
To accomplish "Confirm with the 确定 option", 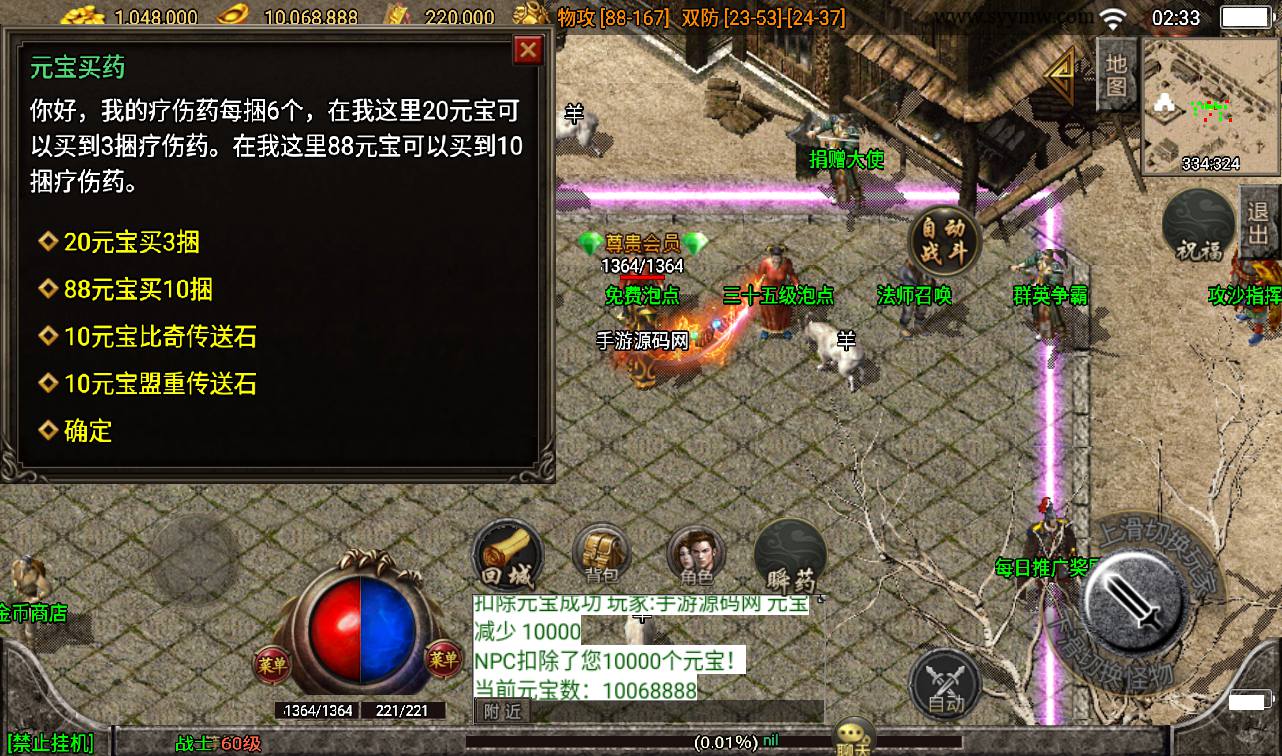I will 88,431.
